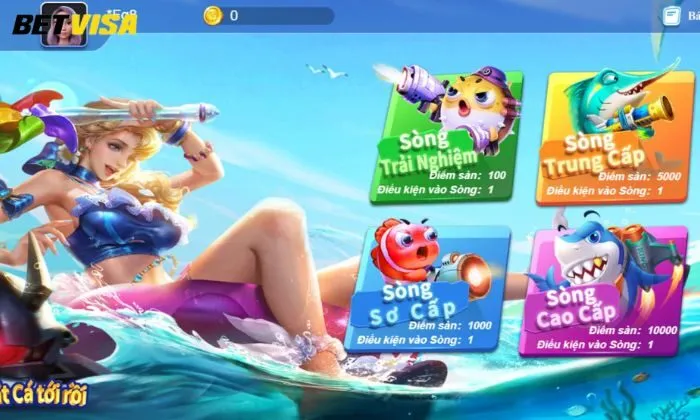Screen dimensions: 700x420
Task: Click the gold coin balance icon
Action: pos(212,15)
